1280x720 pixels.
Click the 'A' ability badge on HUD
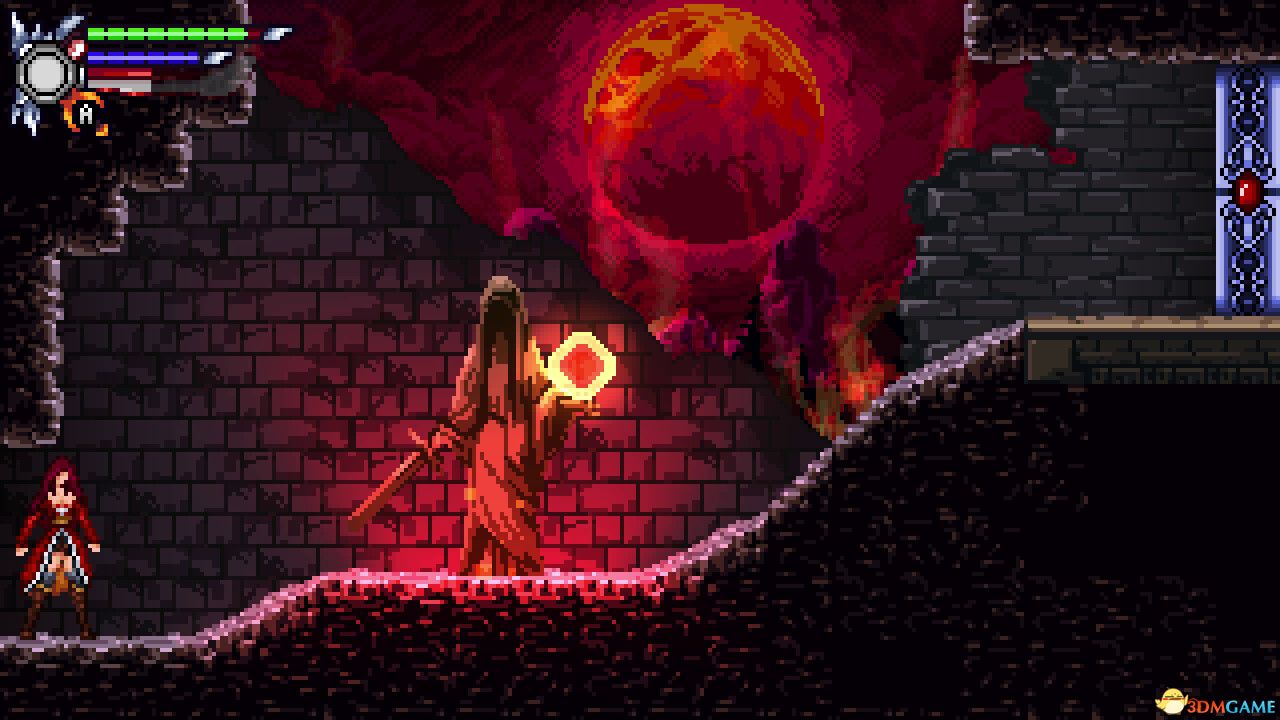pyautogui.click(x=85, y=114)
